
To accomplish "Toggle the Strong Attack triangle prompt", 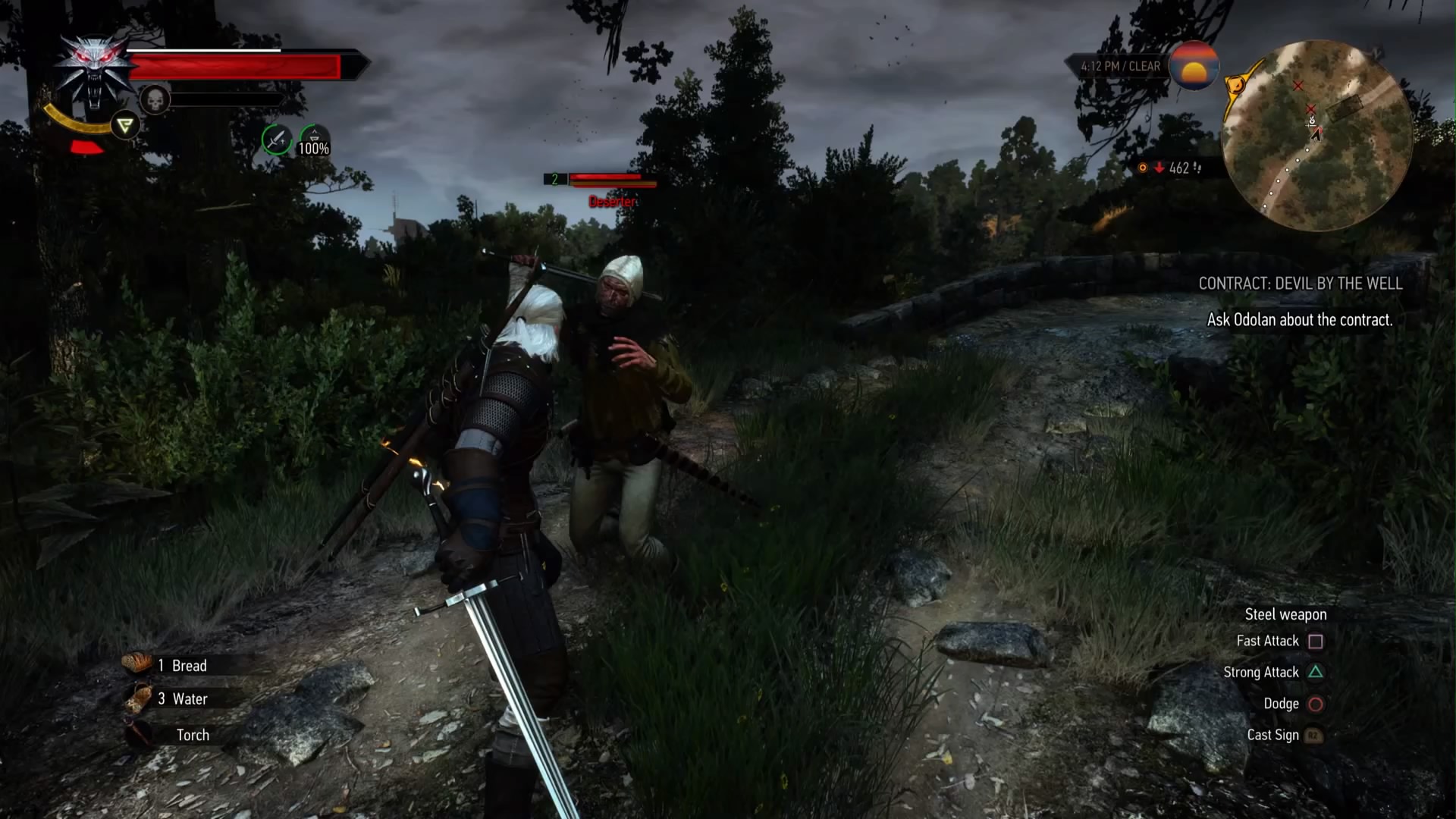I will (1316, 672).
